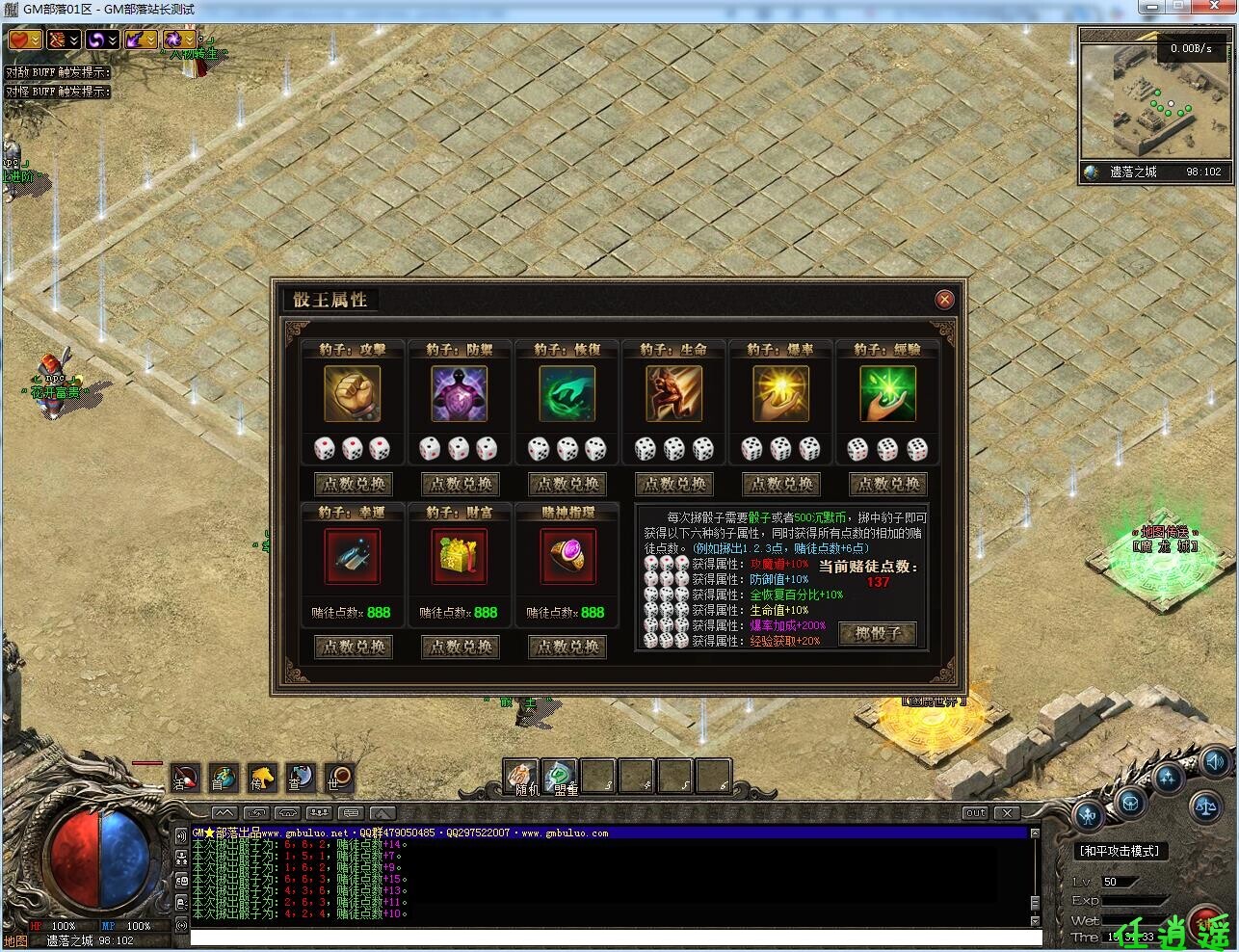Viewport: 1239px width, 952px height.
Task: Use the 盟重 teleport hotbar item
Action: 559,776
